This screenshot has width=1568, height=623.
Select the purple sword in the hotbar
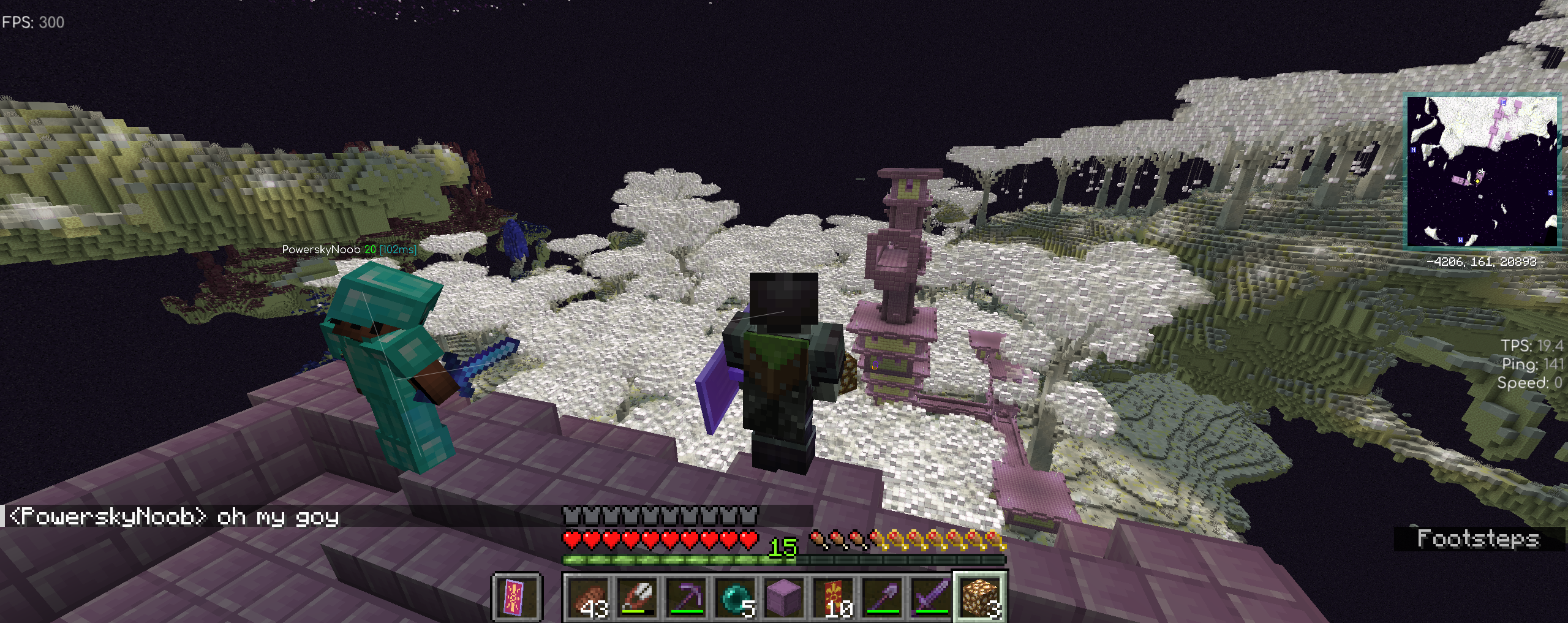click(931, 597)
